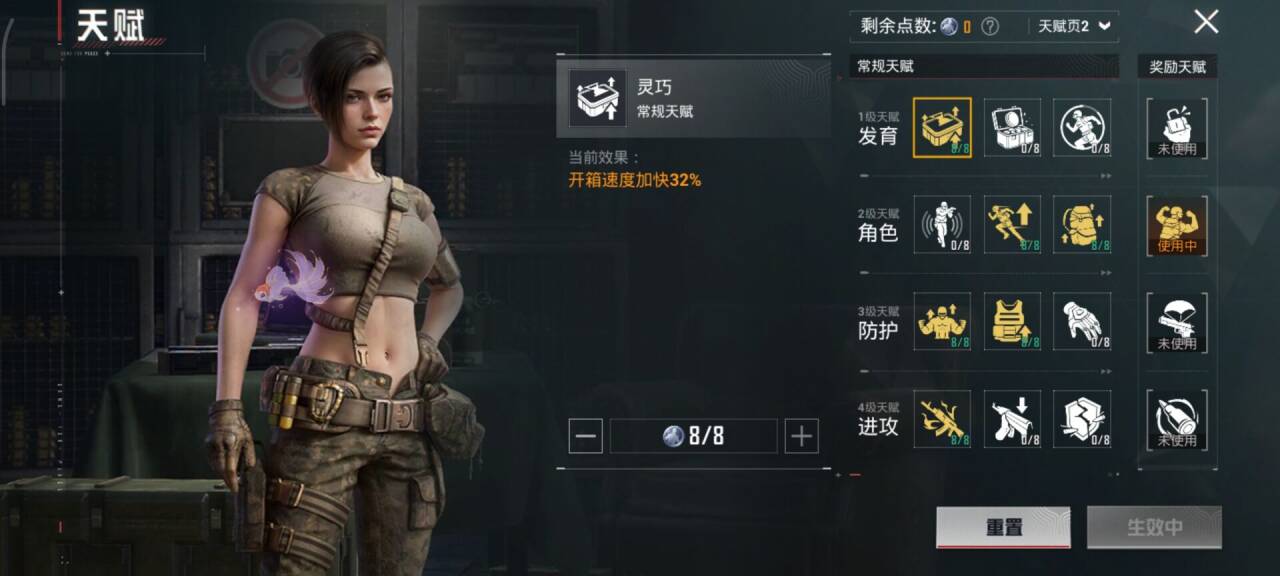Select the circled running soldier talent

coord(1082,127)
